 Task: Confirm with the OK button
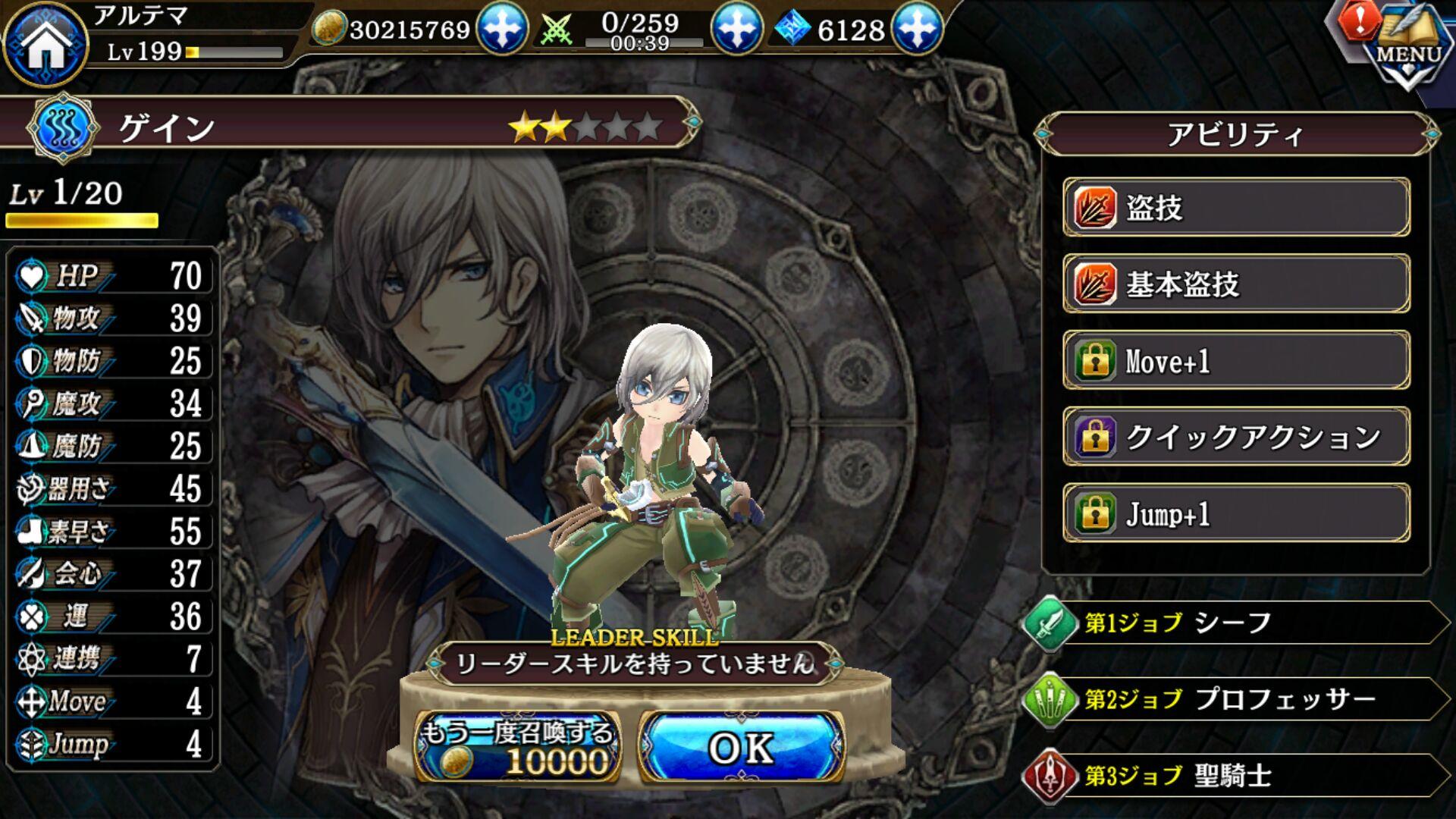coord(741,748)
